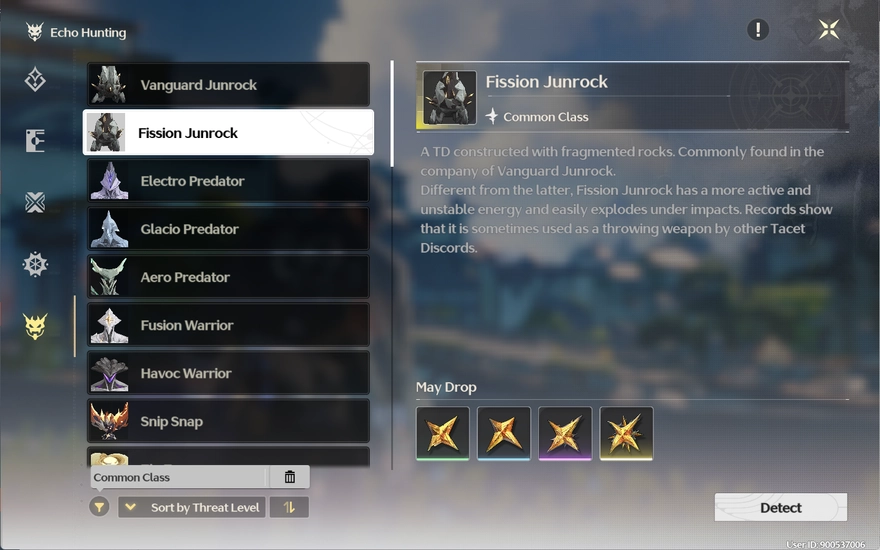Screen dimensions: 880x550
Task: Switch to the crossed blades category tab
Action: pos(35,203)
